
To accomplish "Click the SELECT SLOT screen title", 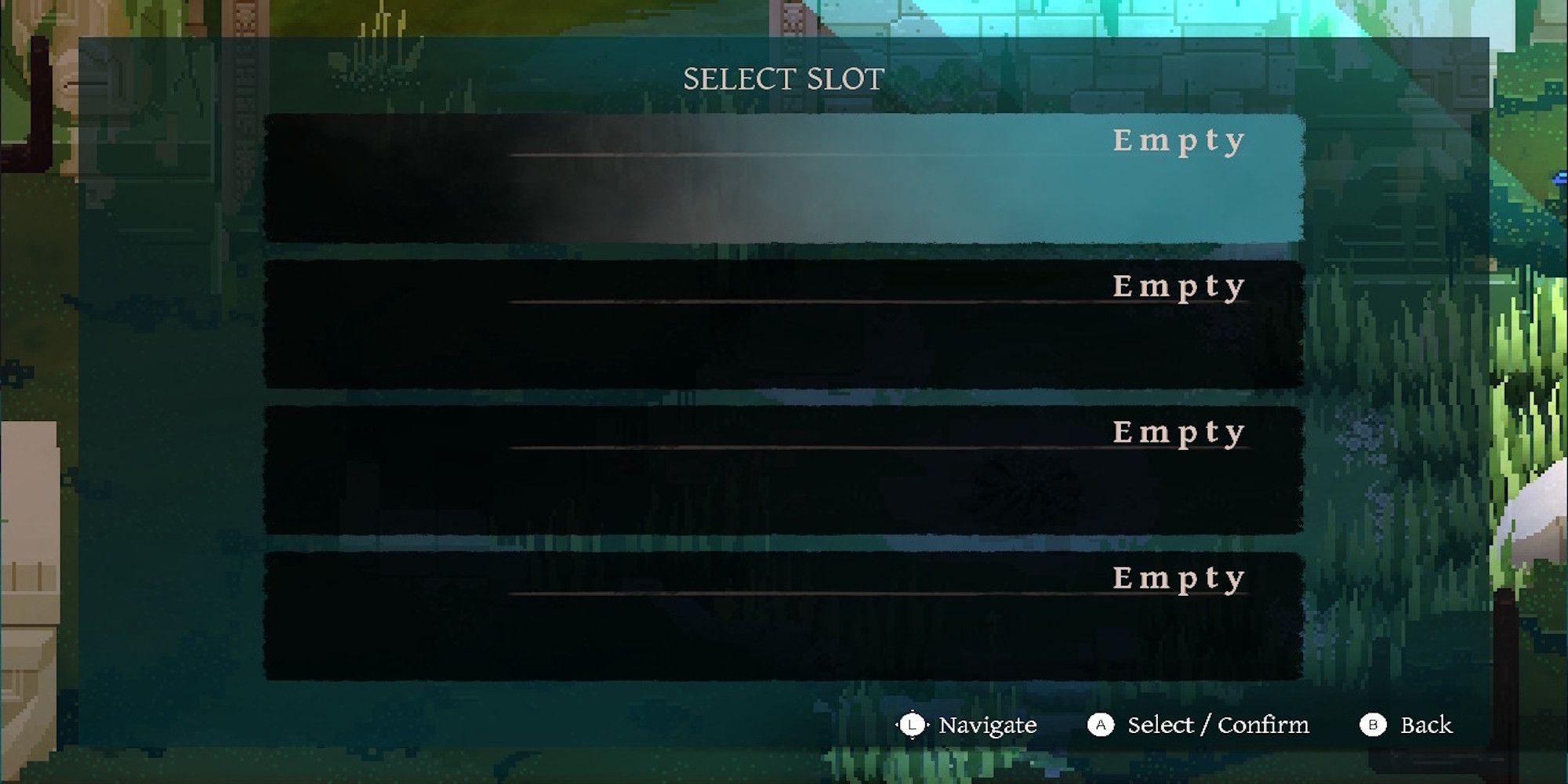I will tap(785, 78).
